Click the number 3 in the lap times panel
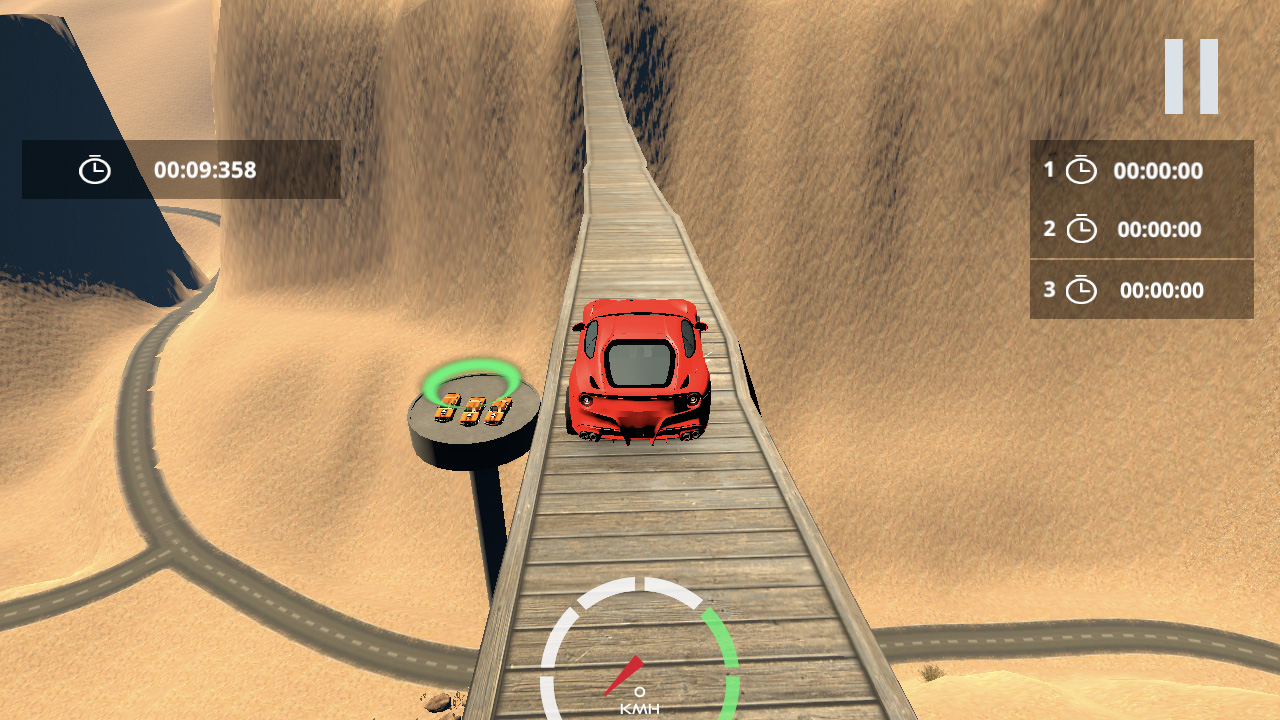 1049,290
